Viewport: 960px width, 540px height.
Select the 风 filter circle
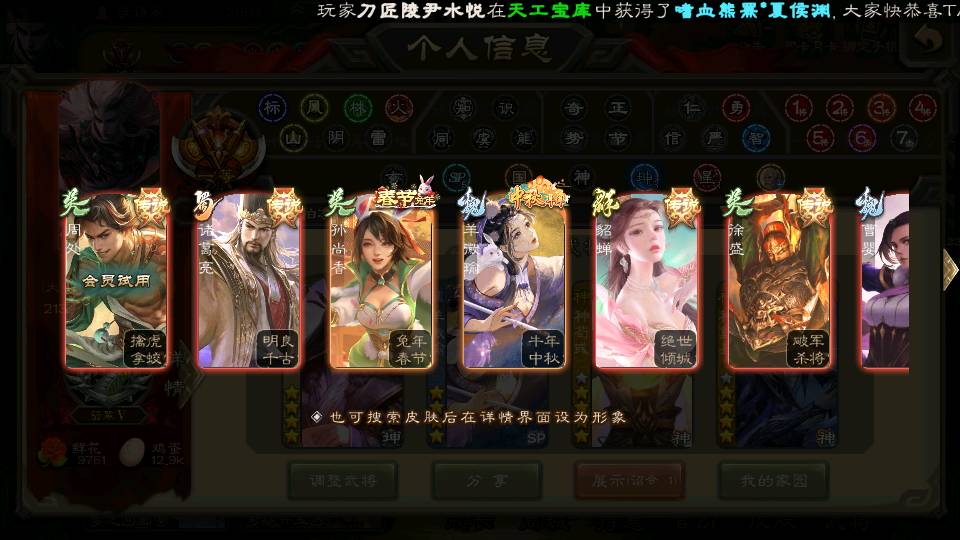(315, 107)
